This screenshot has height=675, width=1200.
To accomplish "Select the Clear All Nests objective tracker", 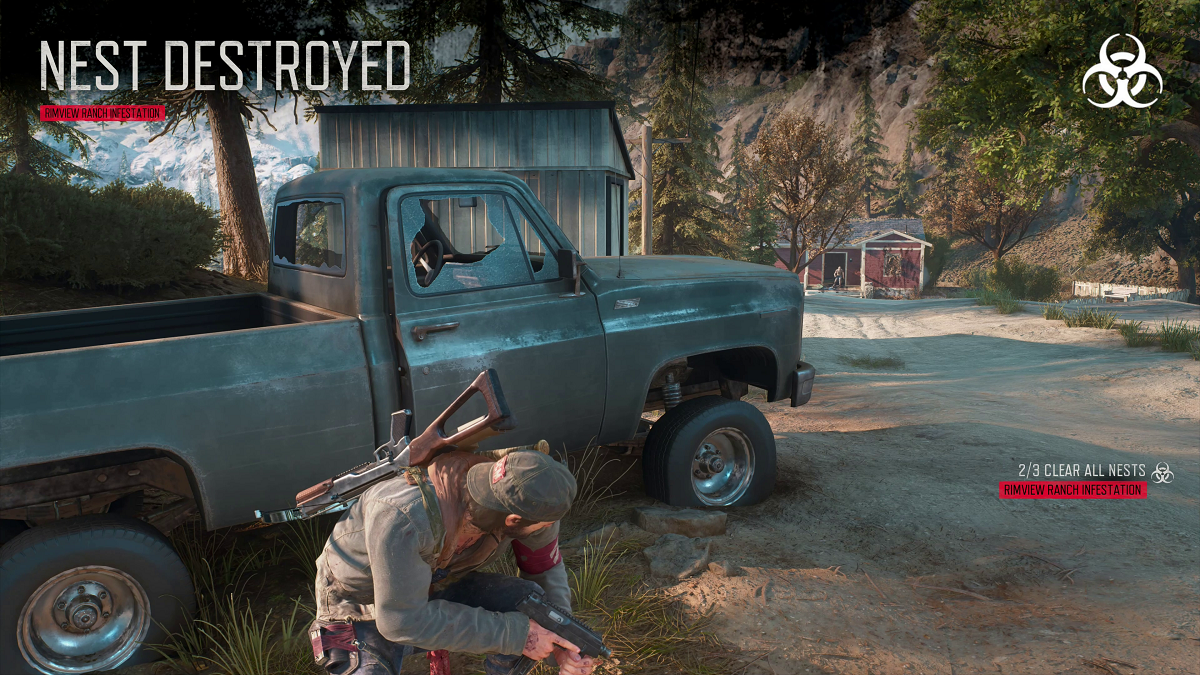I will pyautogui.click(x=1083, y=470).
